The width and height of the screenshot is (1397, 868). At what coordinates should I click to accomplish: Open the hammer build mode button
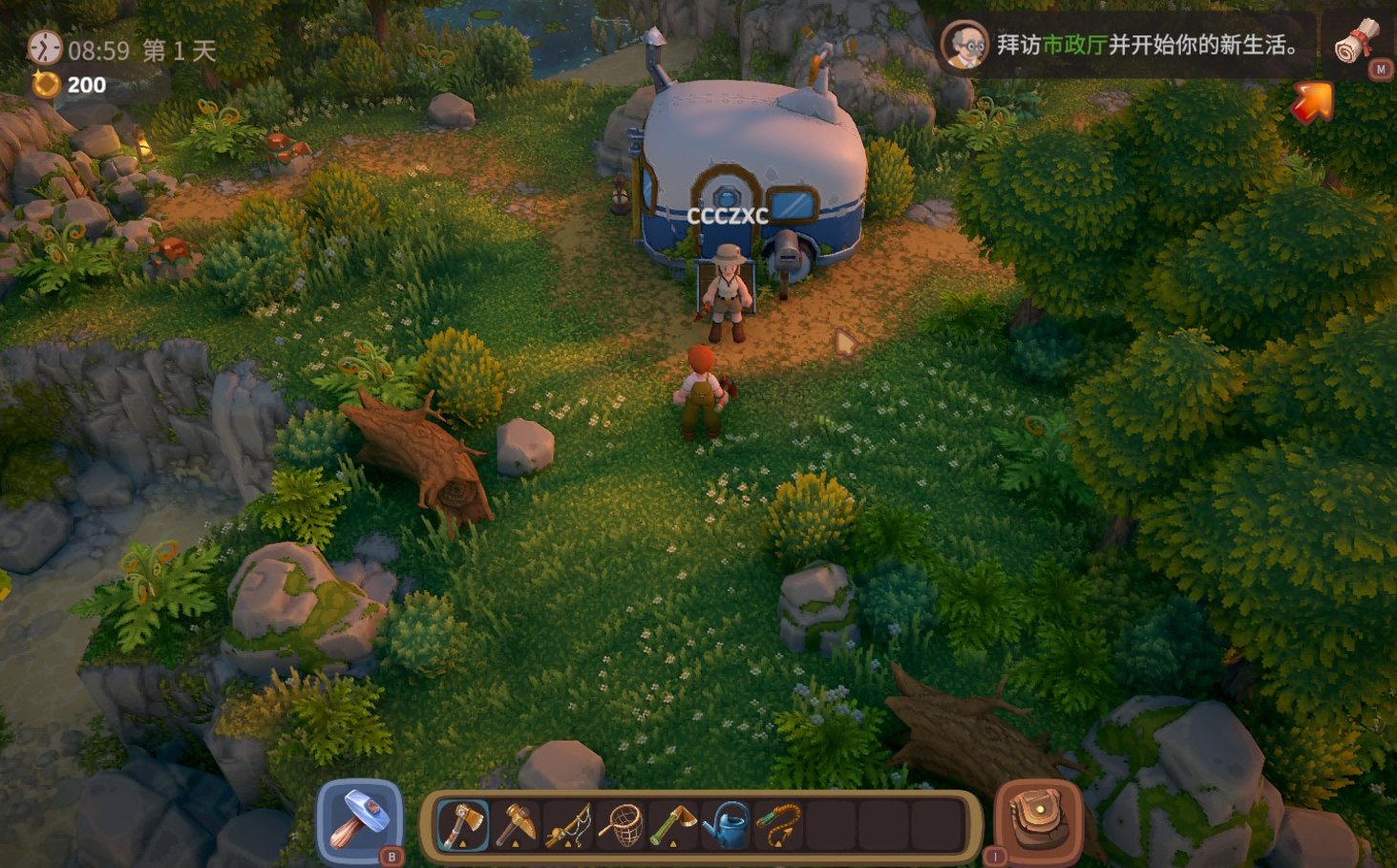359,819
